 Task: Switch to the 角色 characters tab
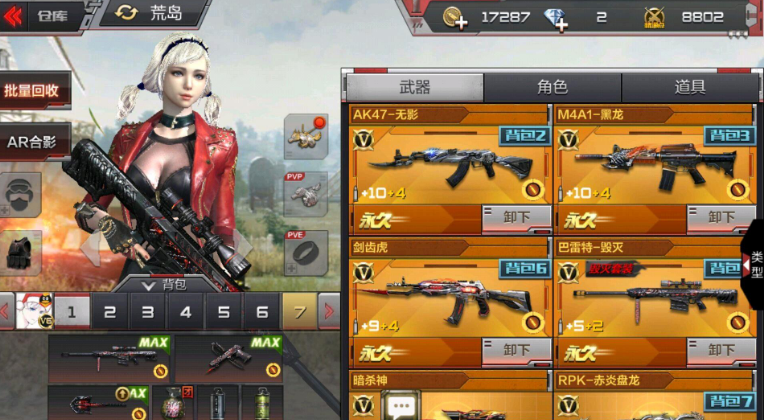[552, 87]
